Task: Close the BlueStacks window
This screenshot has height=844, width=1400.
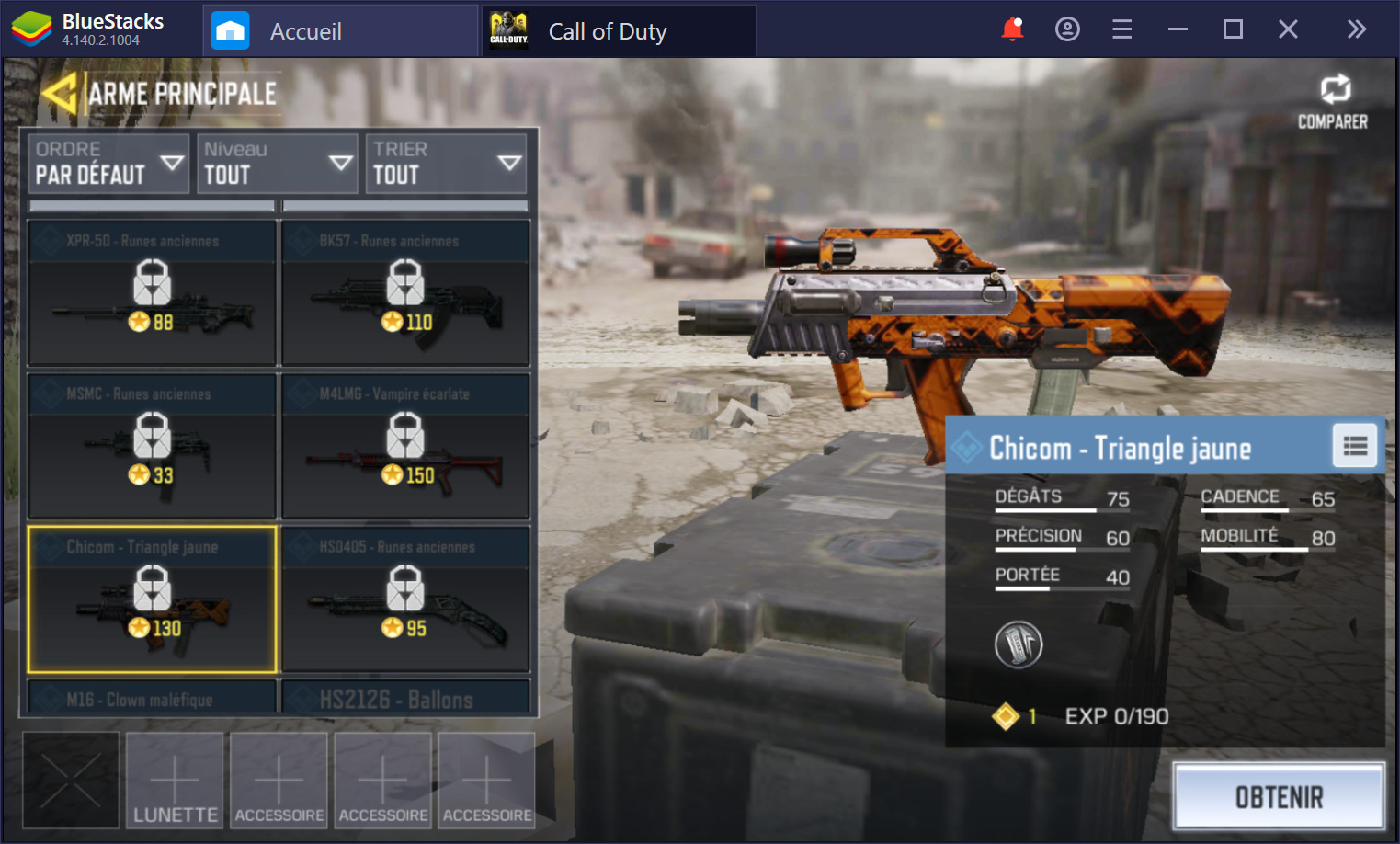Action: (x=1288, y=29)
